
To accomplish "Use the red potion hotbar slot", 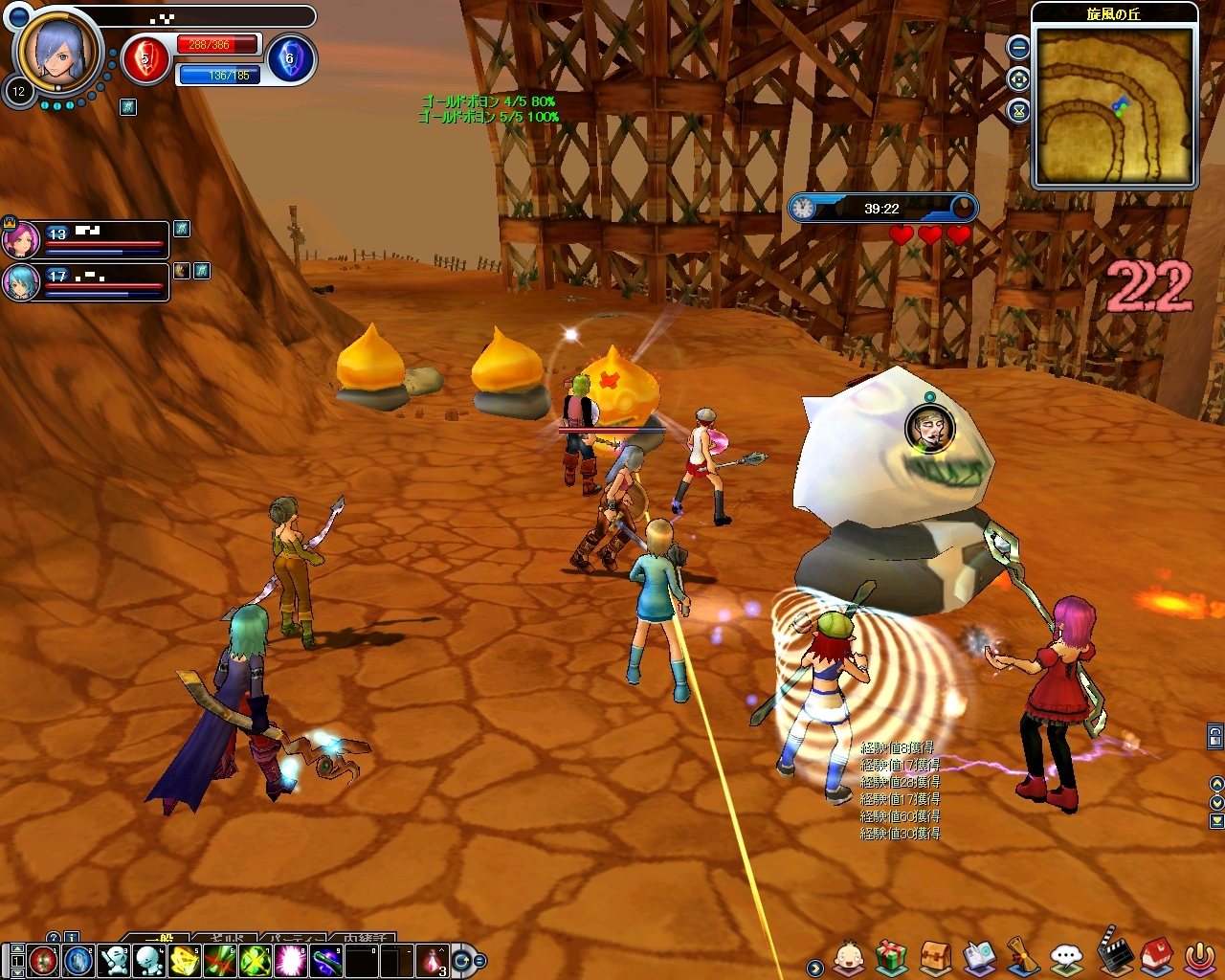I will tap(433, 959).
